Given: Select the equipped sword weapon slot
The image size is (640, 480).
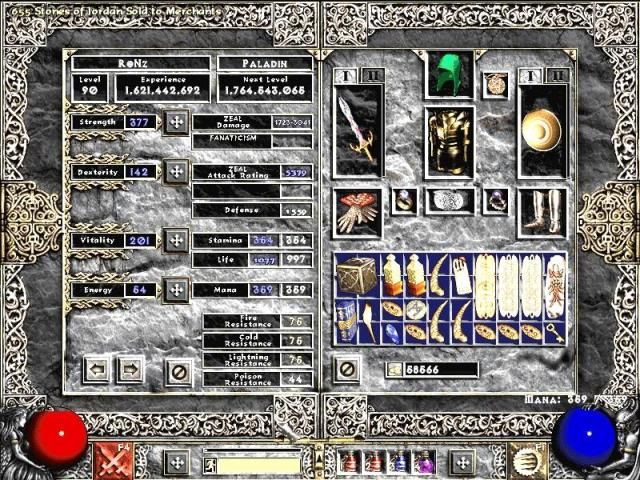Looking at the screenshot, I should pos(358,132).
